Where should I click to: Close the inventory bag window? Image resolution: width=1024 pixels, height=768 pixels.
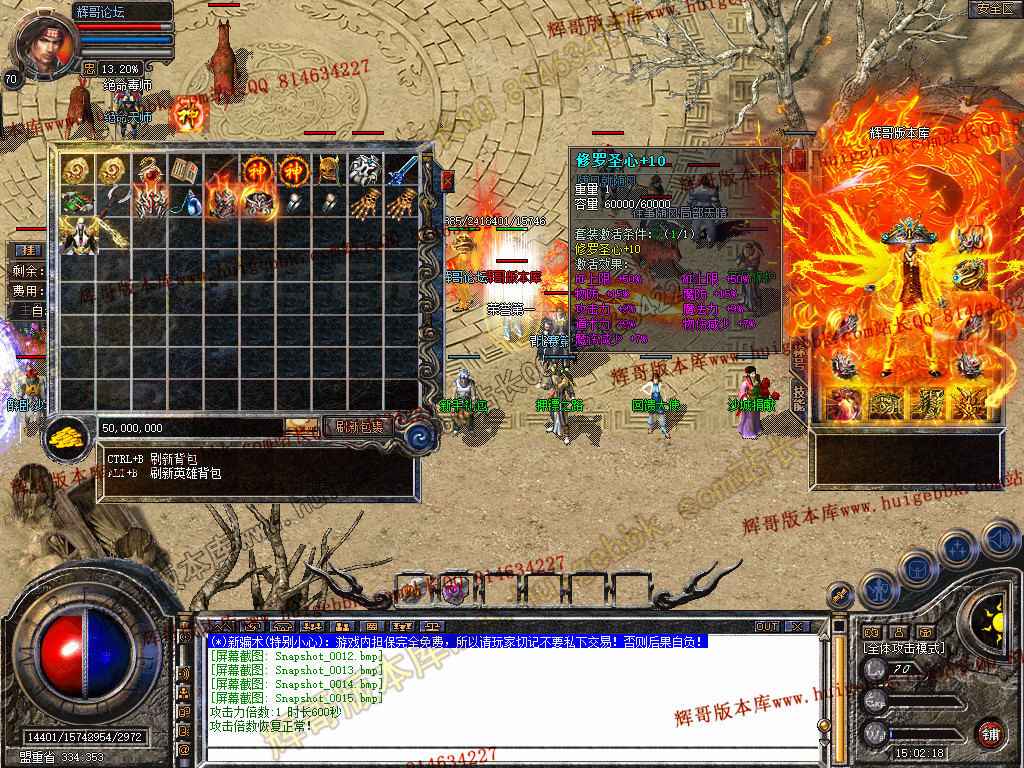tap(447, 181)
